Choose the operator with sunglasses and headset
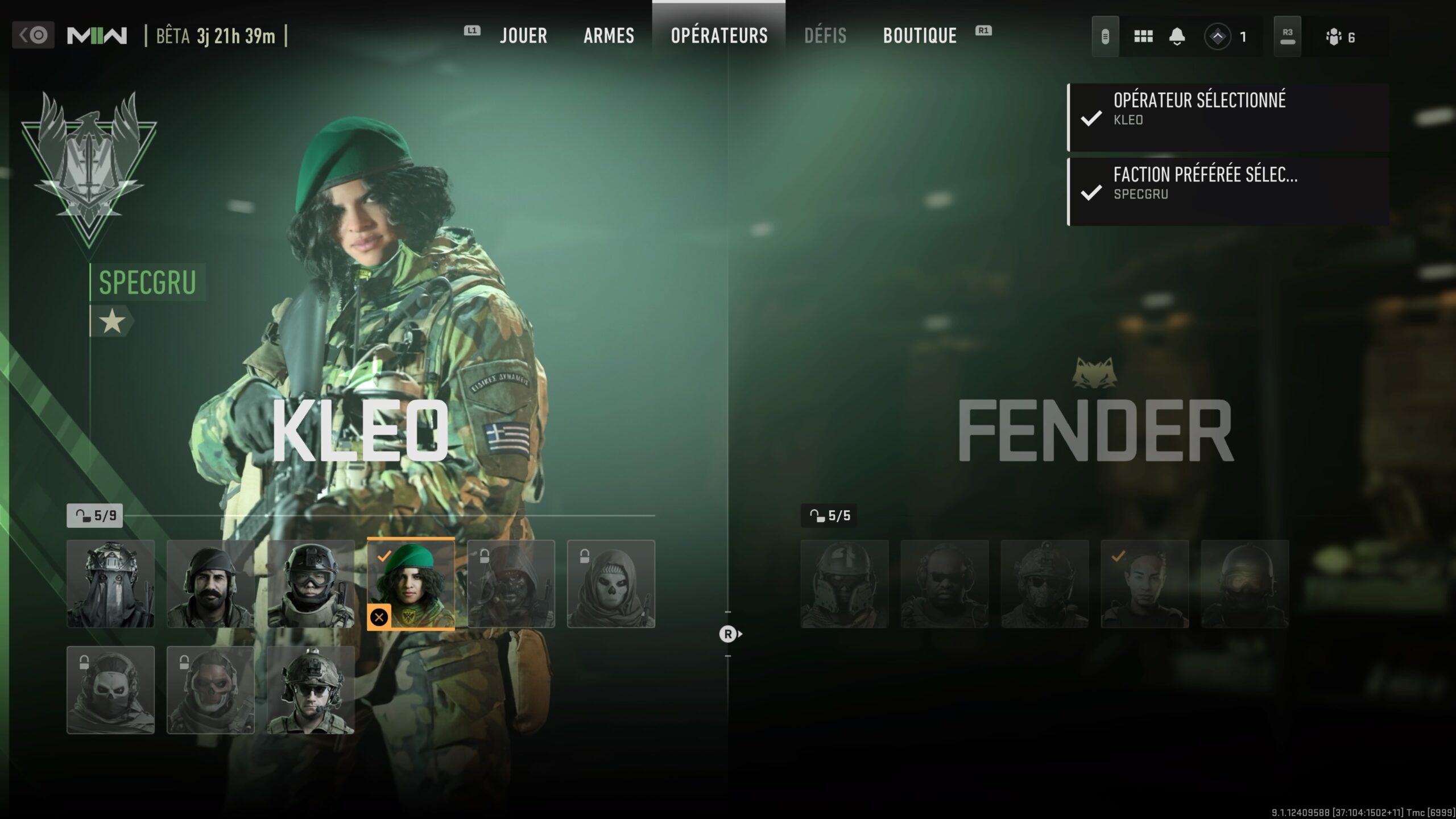 311,689
